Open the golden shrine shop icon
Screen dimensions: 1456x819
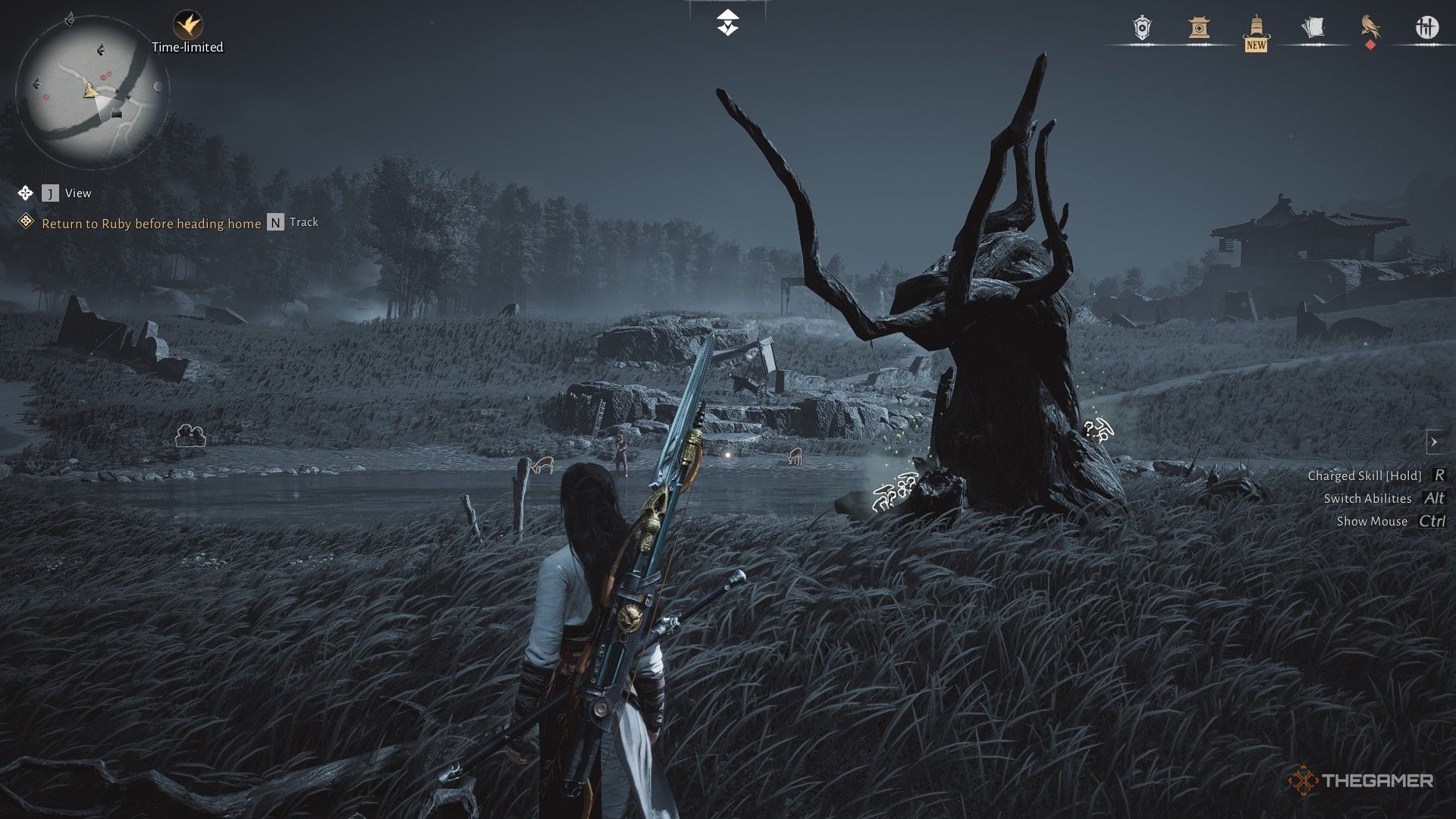1199,28
